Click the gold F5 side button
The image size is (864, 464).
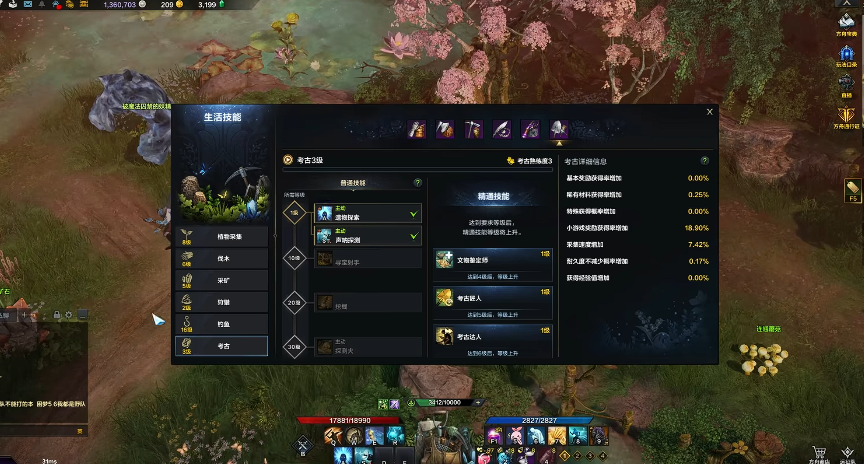pos(852,189)
